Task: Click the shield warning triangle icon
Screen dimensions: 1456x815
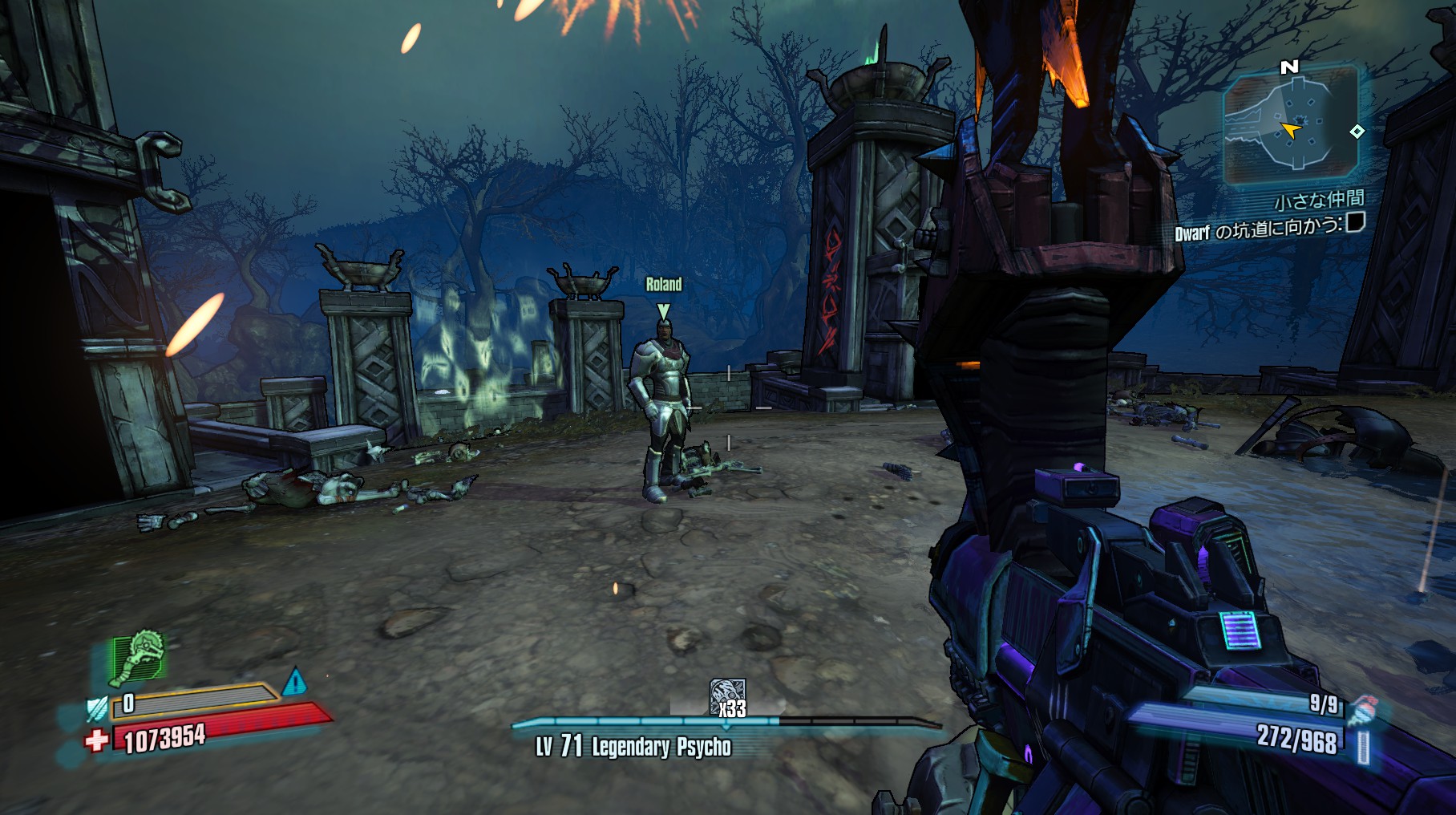Action: point(295,682)
